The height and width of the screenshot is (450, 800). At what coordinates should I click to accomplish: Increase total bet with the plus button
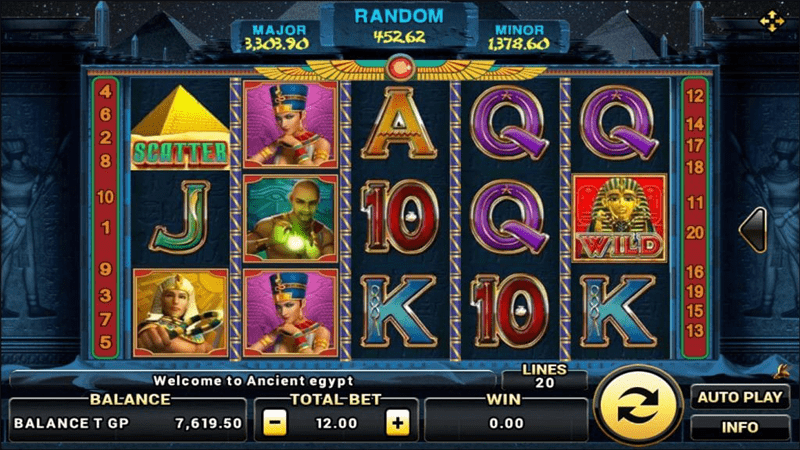[x=398, y=423]
